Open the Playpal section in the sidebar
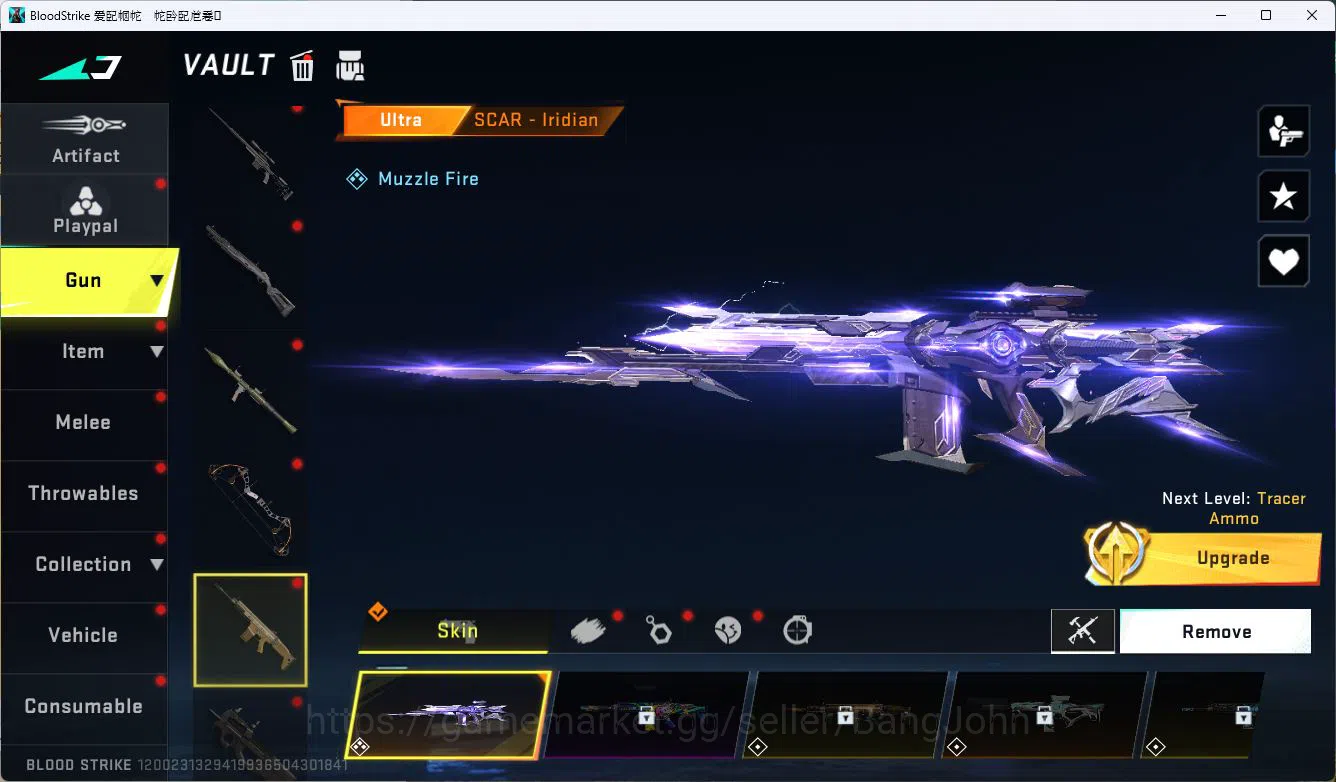1336x782 pixels. pos(85,210)
